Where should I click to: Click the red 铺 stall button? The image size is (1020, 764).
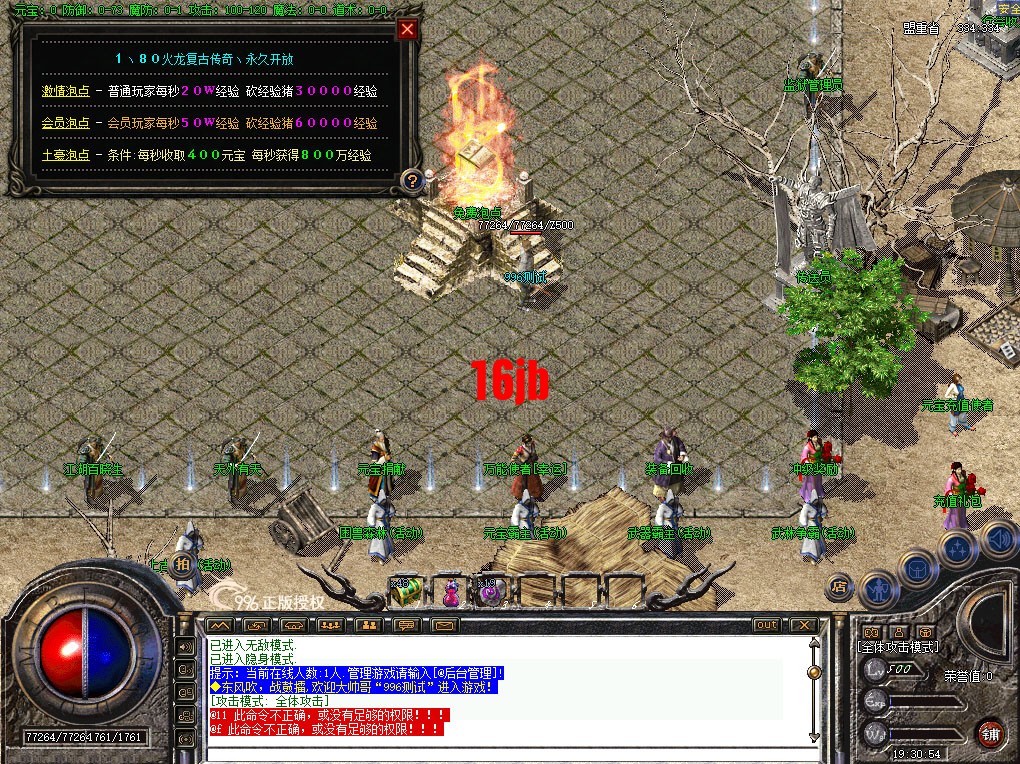tap(990, 732)
